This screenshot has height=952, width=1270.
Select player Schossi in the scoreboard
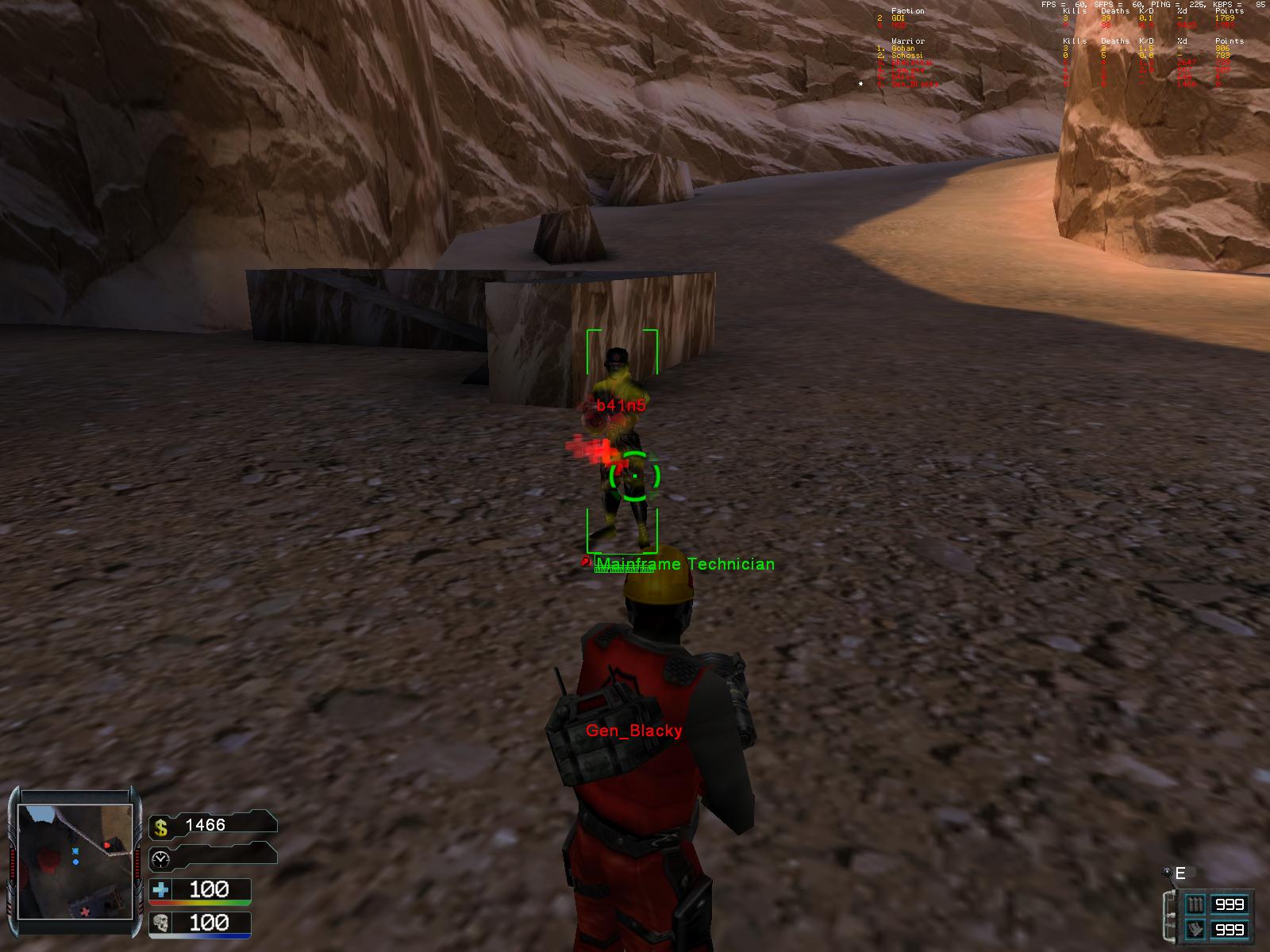(x=906, y=56)
